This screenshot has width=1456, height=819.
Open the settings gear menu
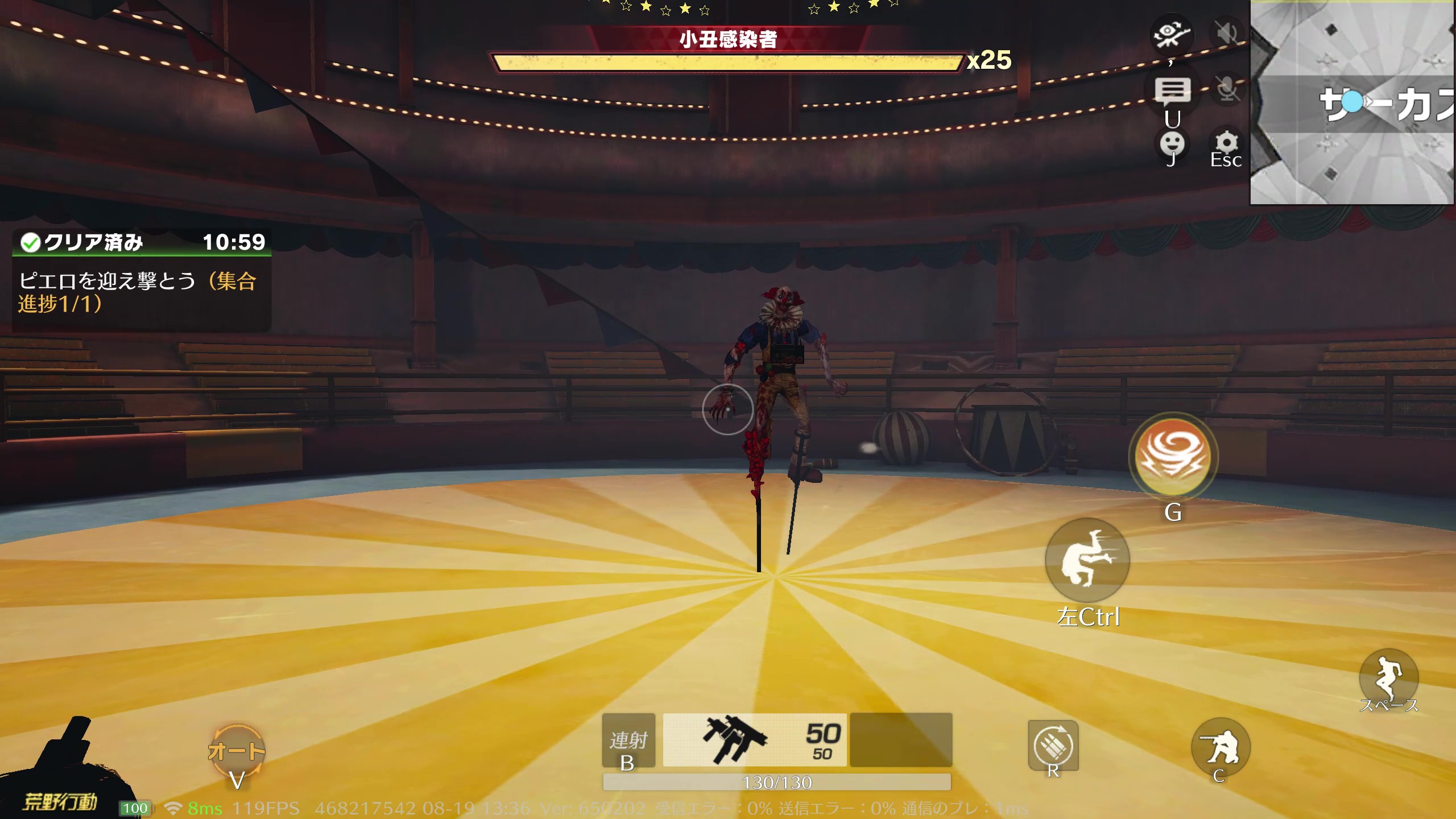(1226, 143)
